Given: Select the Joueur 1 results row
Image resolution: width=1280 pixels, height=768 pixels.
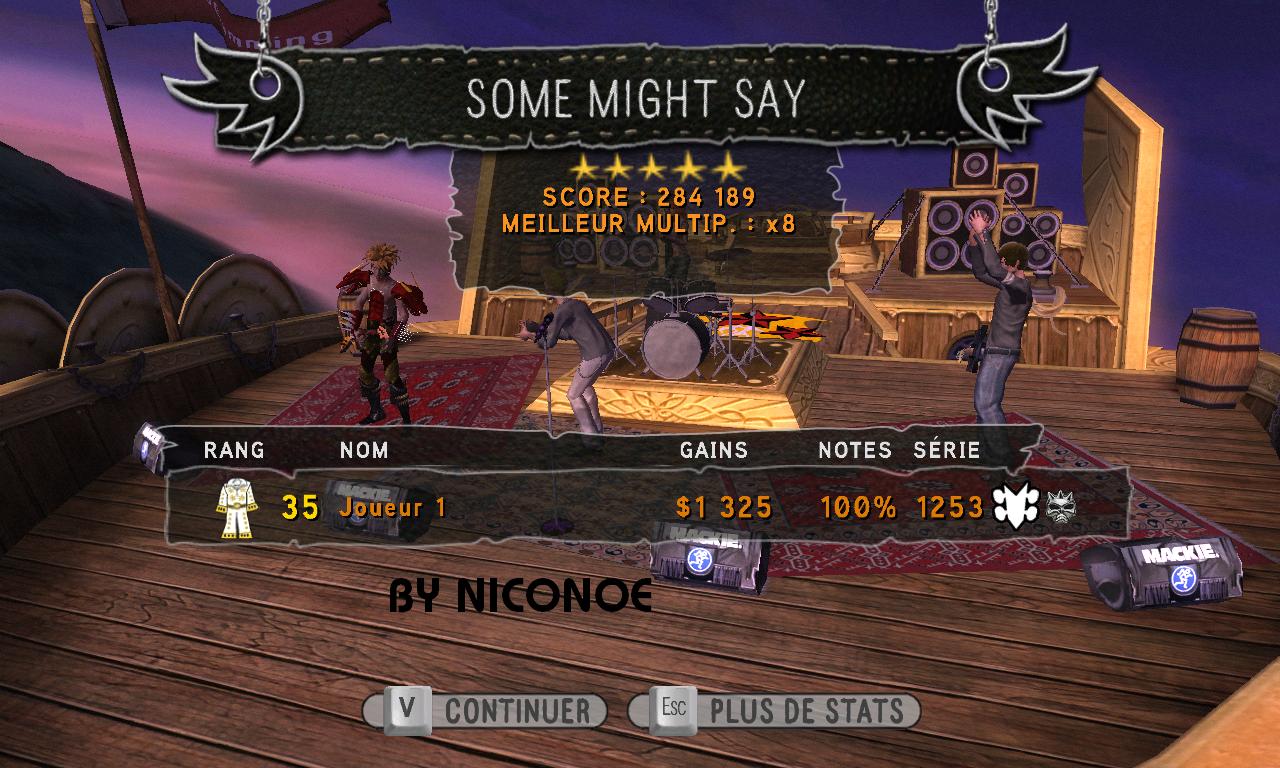Looking at the screenshot, I should point(640,508).
